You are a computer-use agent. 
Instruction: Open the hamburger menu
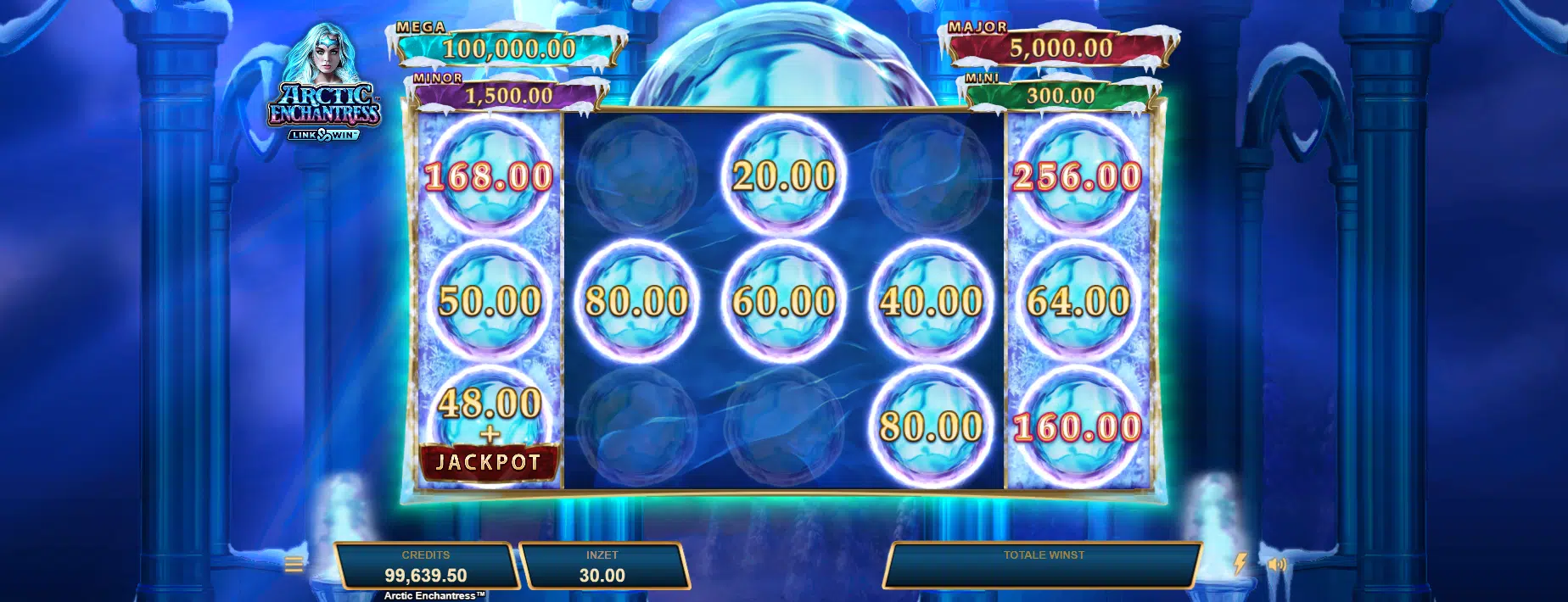coord(294,564)
